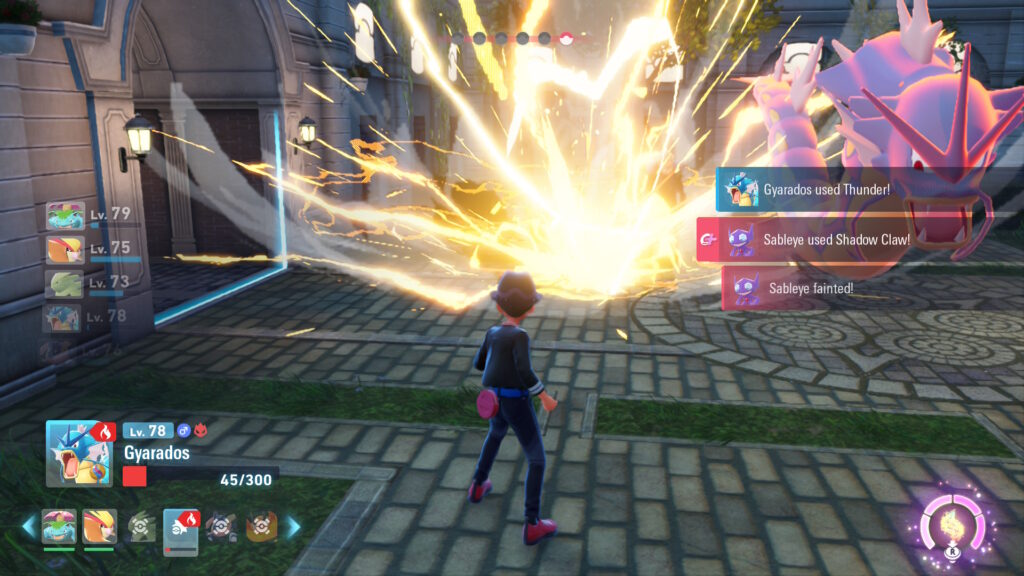Image resolution: width=1024 pixels, height=576 pixels.
Task: Select the fainted green Pokémon party slot
Action: (x=141, y=527)
